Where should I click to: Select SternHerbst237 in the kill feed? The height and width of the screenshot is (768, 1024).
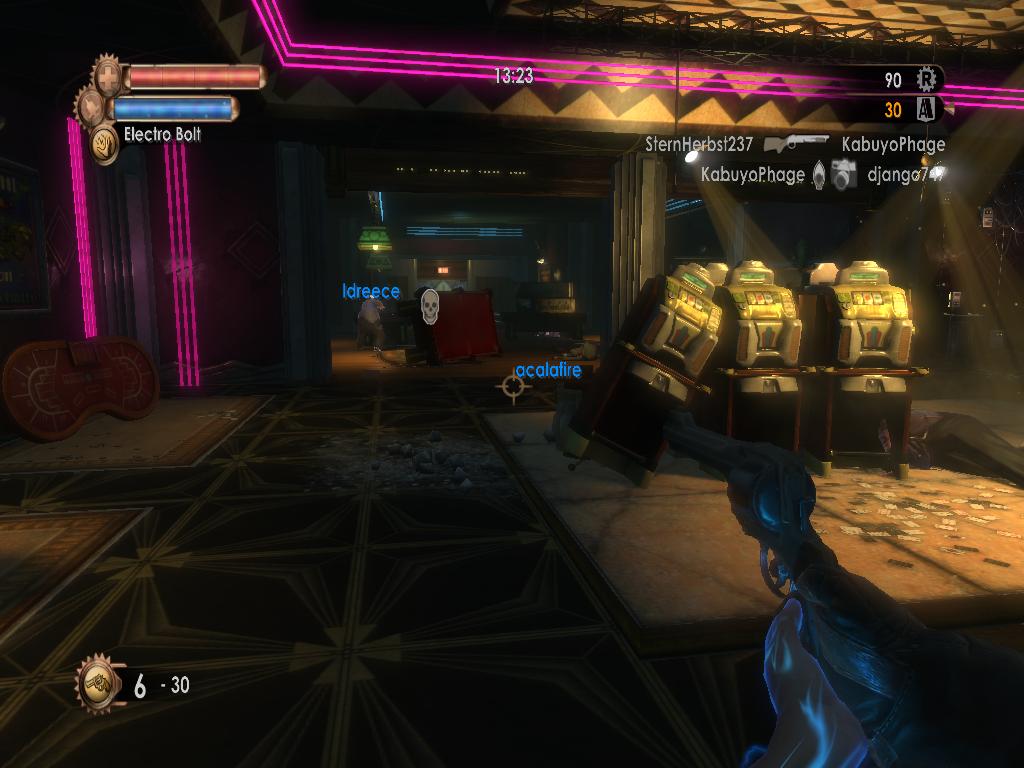699,144
